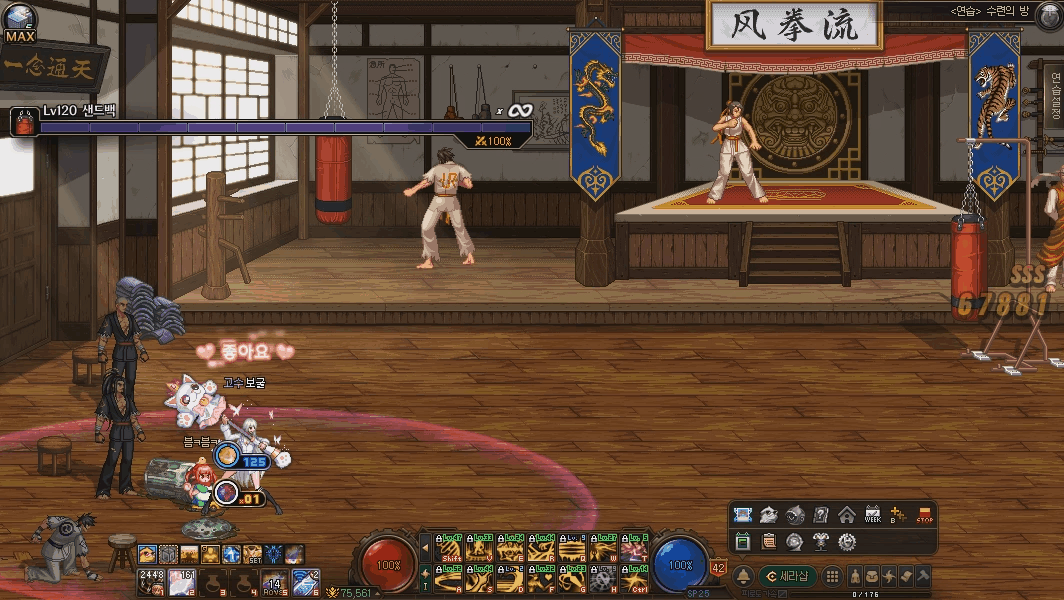Use the item with 161 count
Viewport: 1064px width, 600px height.
(182, 581)
